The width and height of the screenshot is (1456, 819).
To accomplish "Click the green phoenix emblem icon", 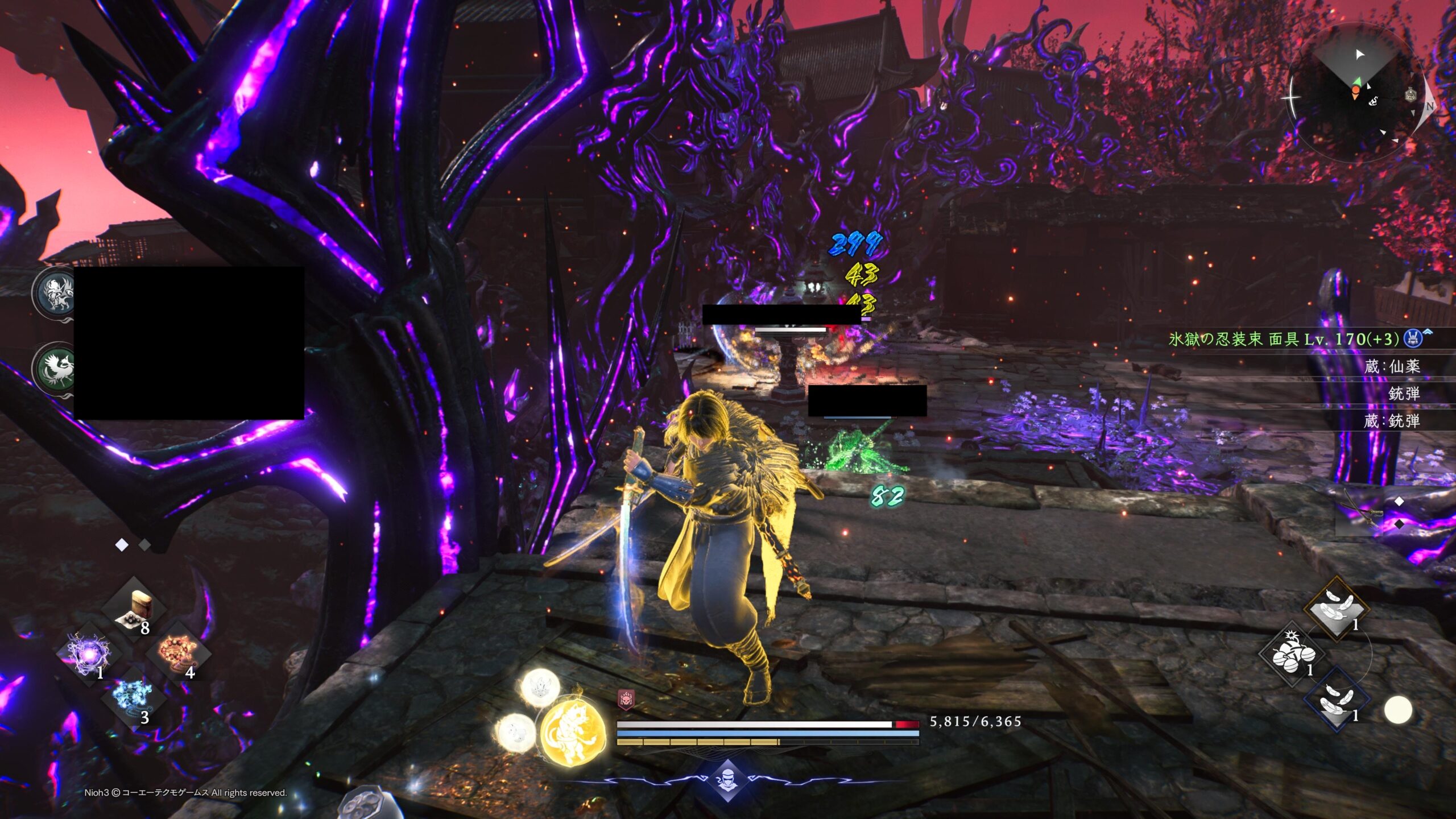I will [x=55, y=367].
